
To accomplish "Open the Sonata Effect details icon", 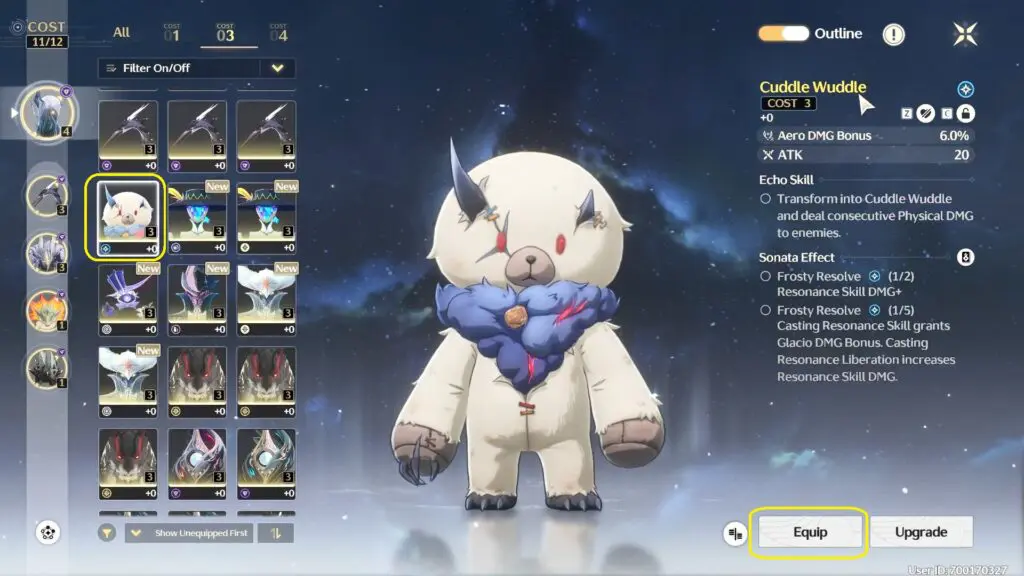I will tap(965, 257).
